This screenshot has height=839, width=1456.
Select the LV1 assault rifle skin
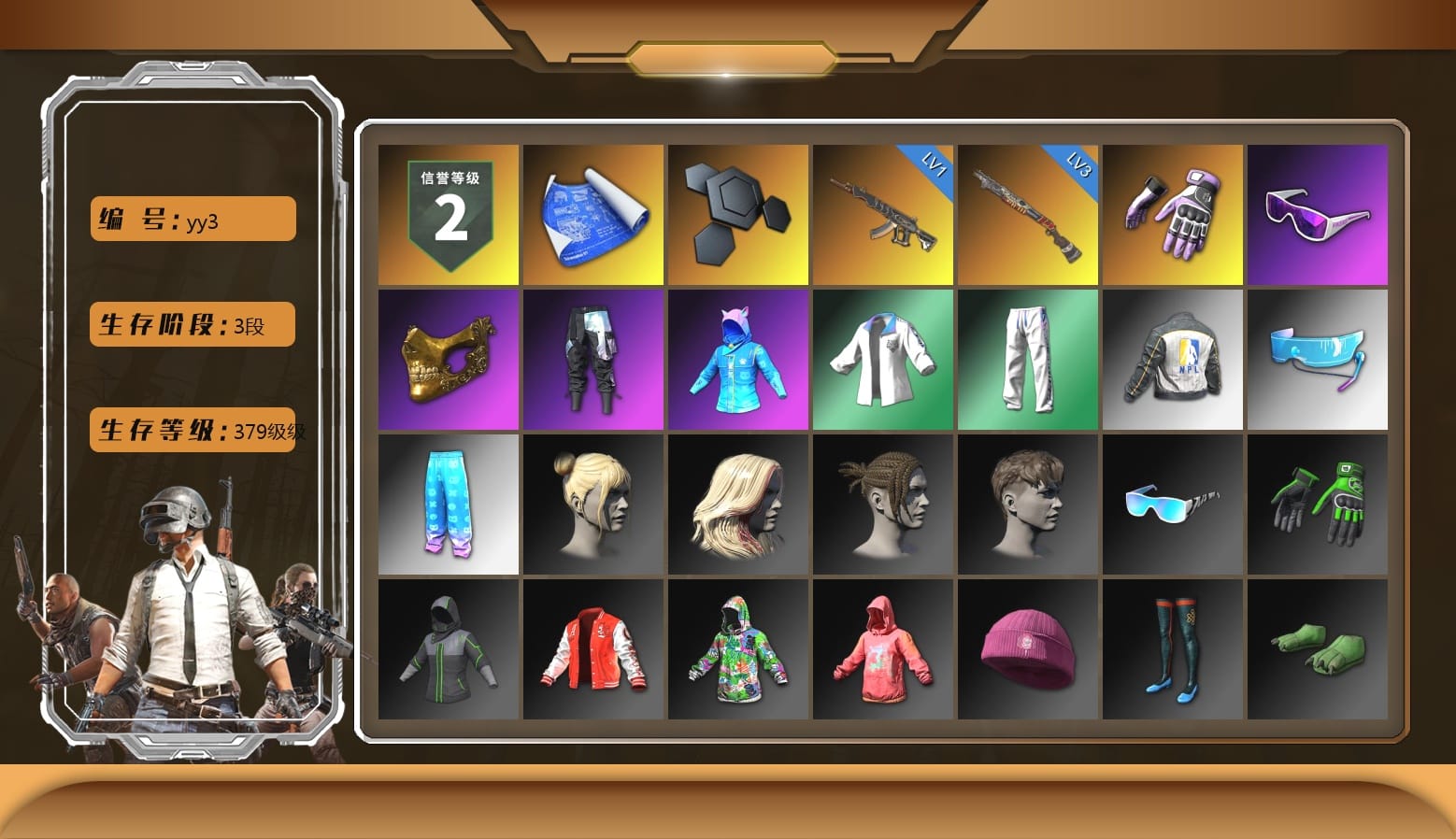click(x=882, y=213)
